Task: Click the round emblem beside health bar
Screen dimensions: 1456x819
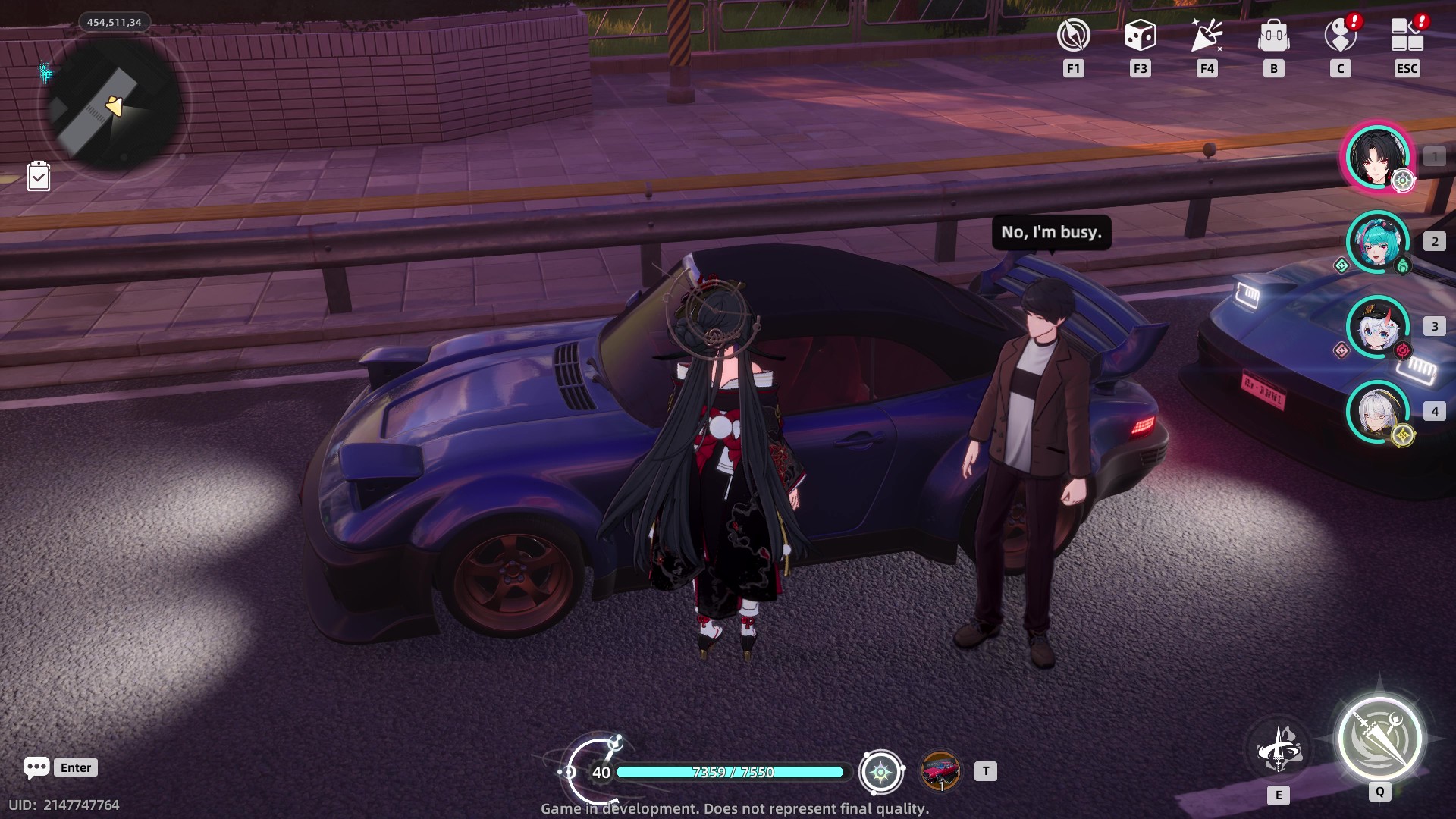Action: (880, 772)
